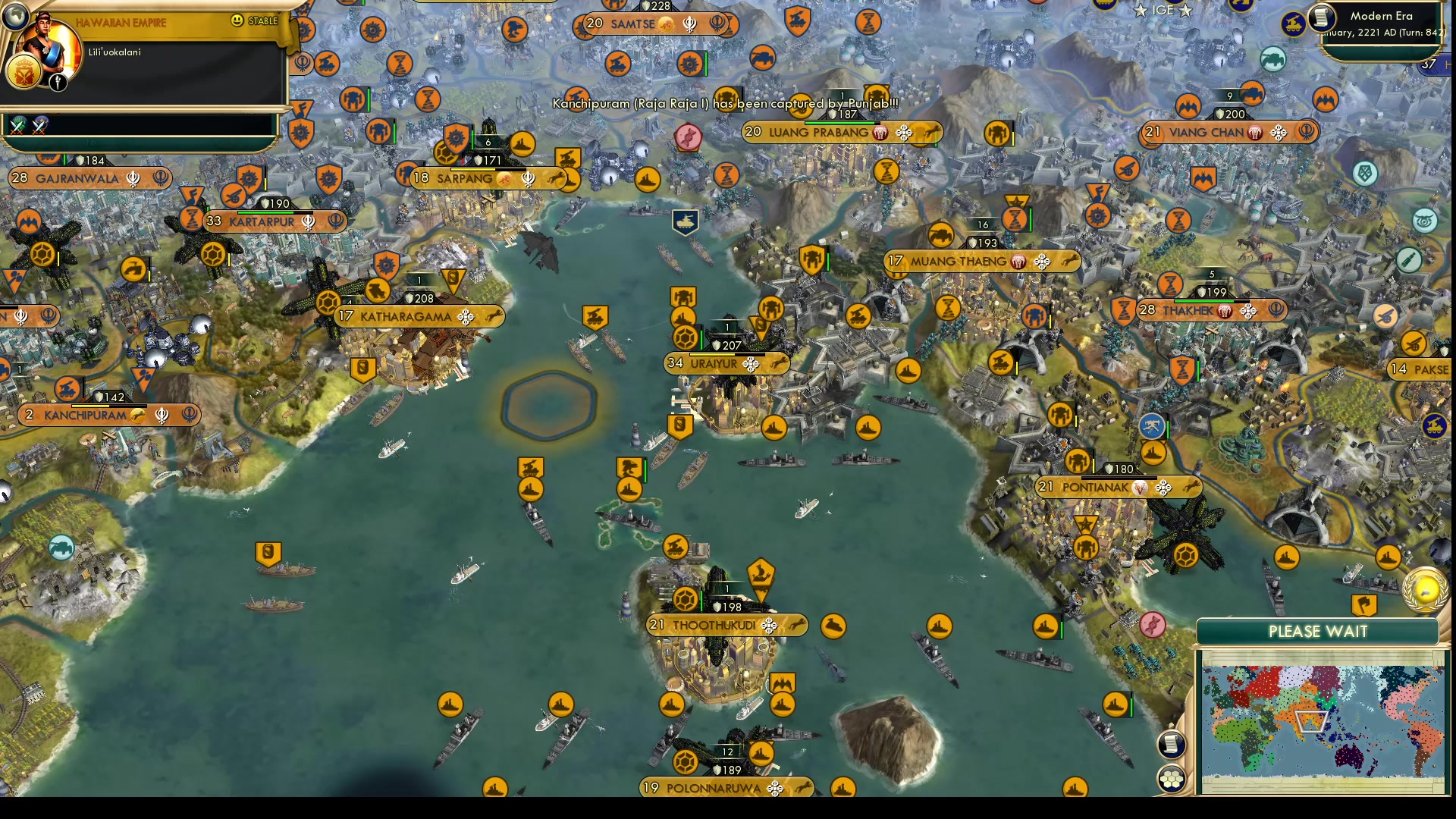Click the Sikhism khanda icon on Samtse's banner

[x=689, y=24]
